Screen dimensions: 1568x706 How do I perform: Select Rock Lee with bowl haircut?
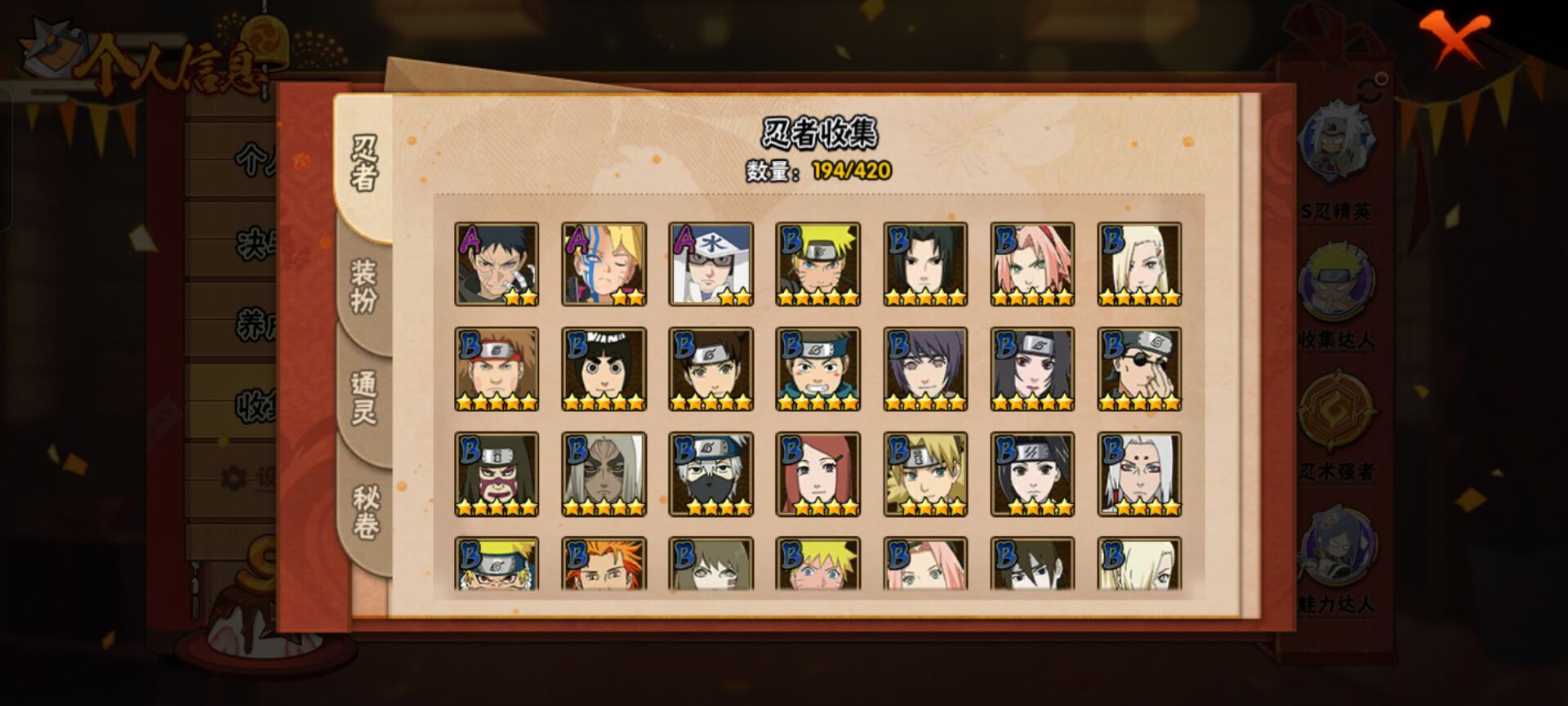click(604, 369)
